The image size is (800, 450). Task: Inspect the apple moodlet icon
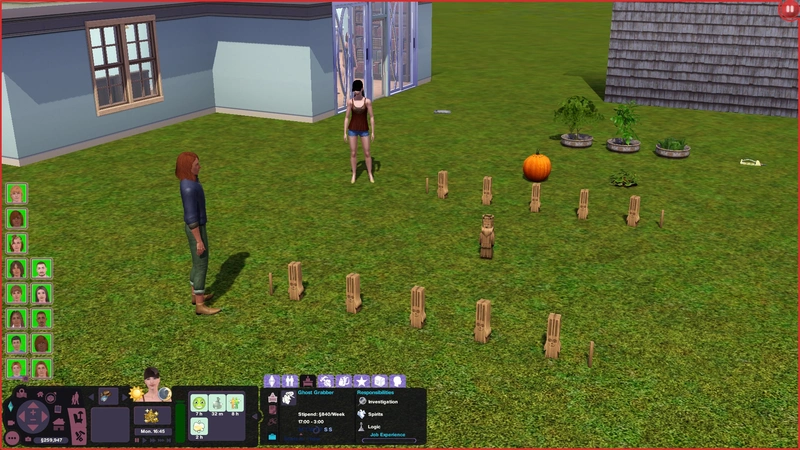point(198,426)
